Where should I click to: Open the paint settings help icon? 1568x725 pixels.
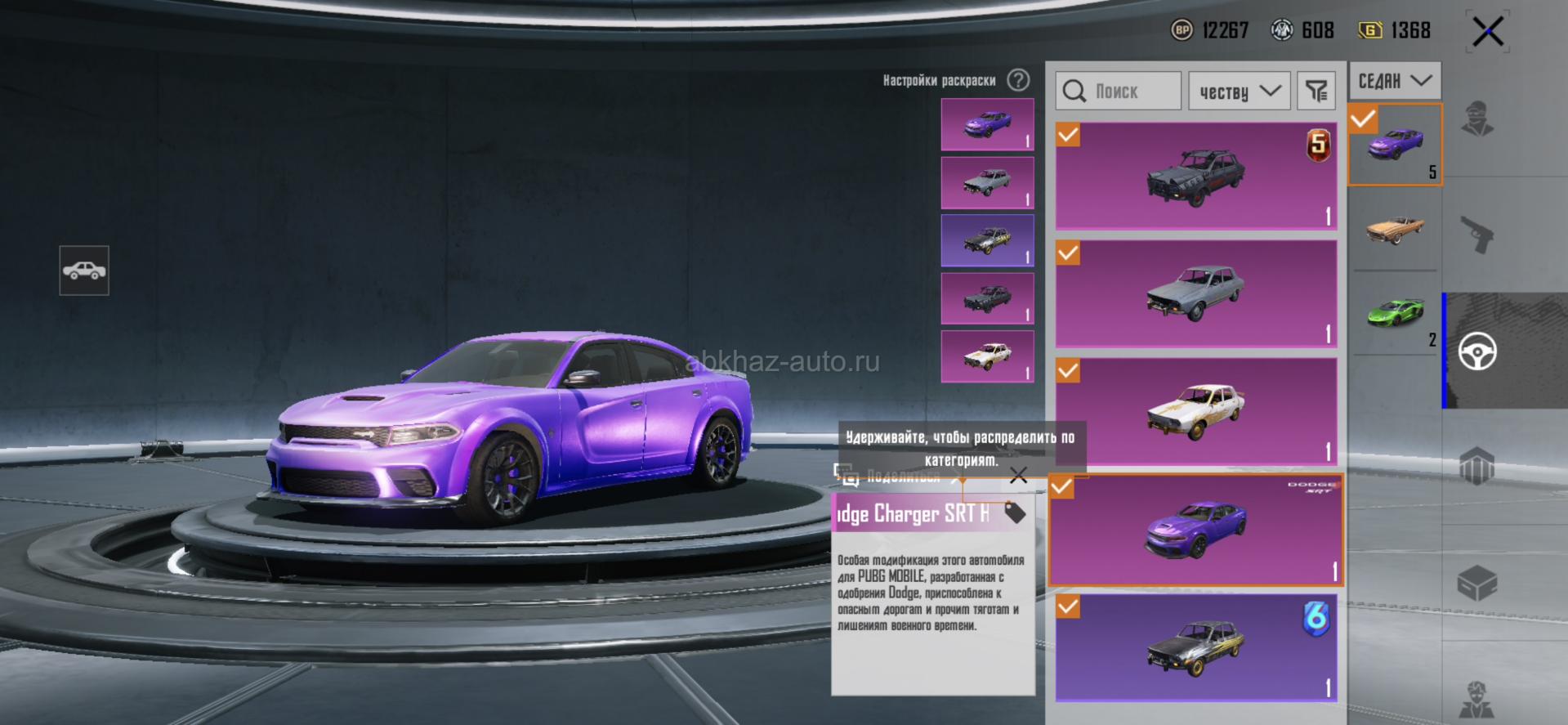1018,80
